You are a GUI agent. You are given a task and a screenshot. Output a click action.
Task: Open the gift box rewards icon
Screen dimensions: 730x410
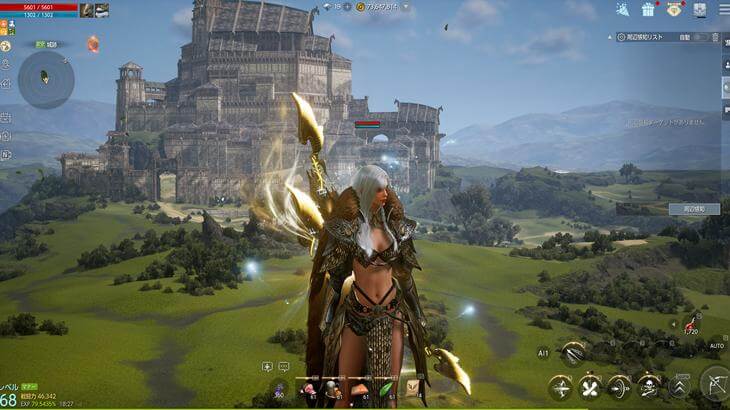click(x=648, y=9)
